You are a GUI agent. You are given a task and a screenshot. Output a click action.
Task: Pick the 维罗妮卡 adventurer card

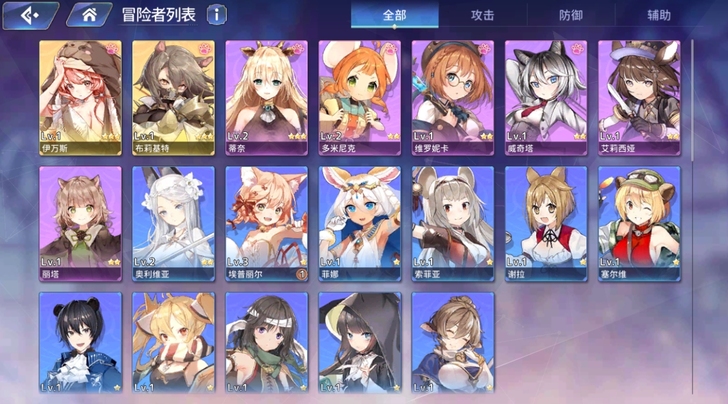coord(453,97)
